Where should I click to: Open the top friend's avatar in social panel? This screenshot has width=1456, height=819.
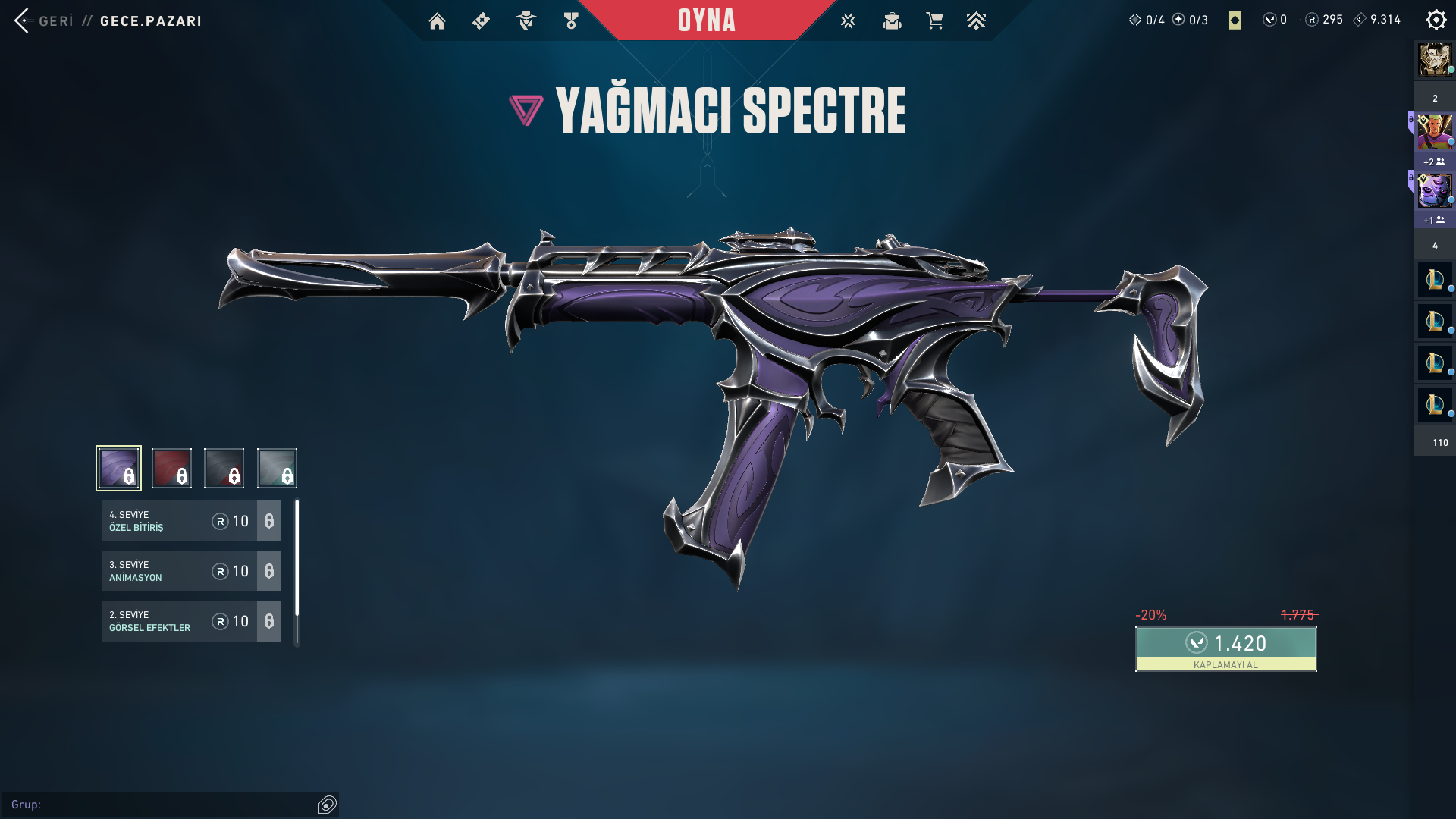(1435, 60)
